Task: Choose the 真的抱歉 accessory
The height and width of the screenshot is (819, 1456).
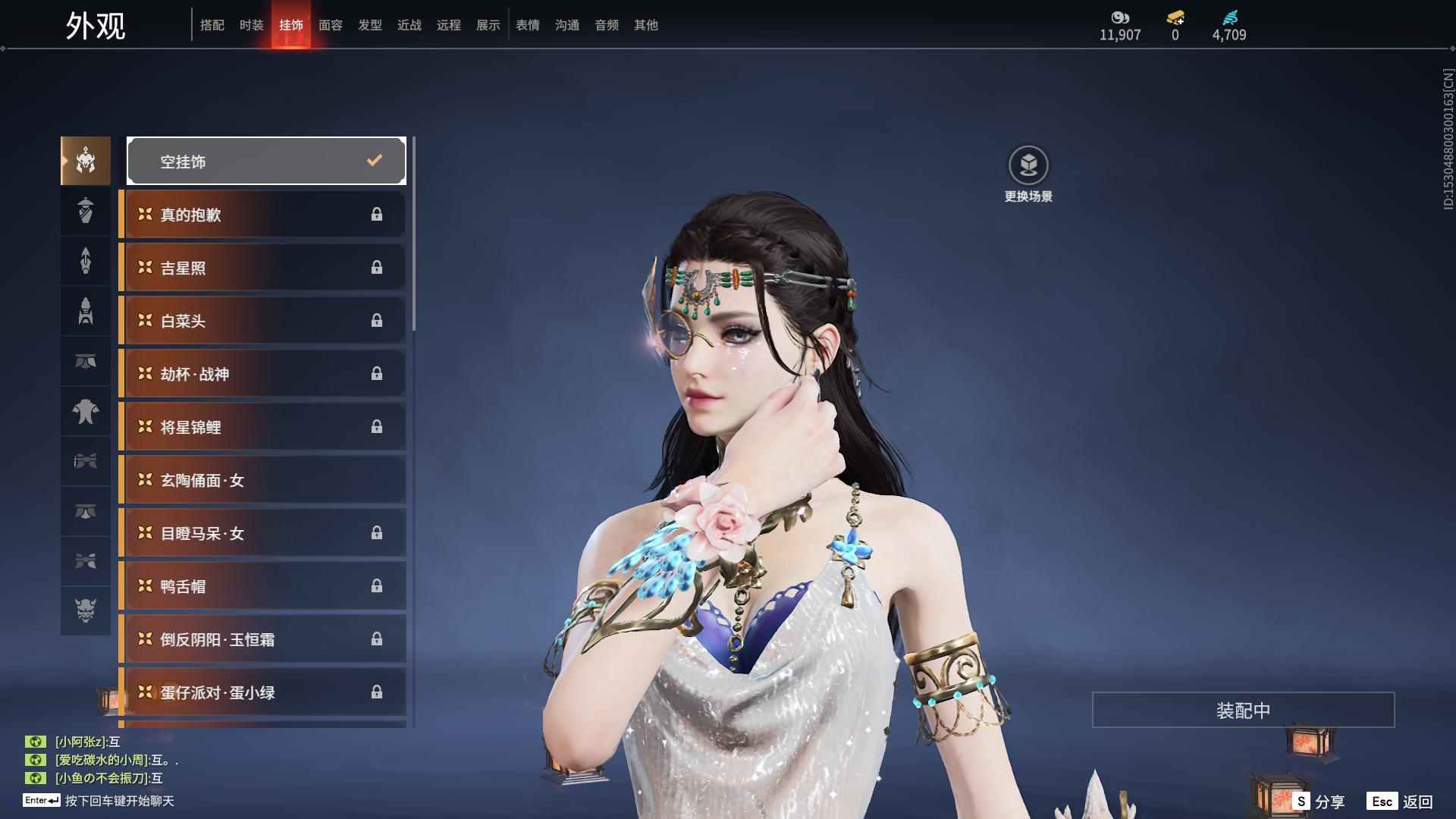Action: [262, 215]
